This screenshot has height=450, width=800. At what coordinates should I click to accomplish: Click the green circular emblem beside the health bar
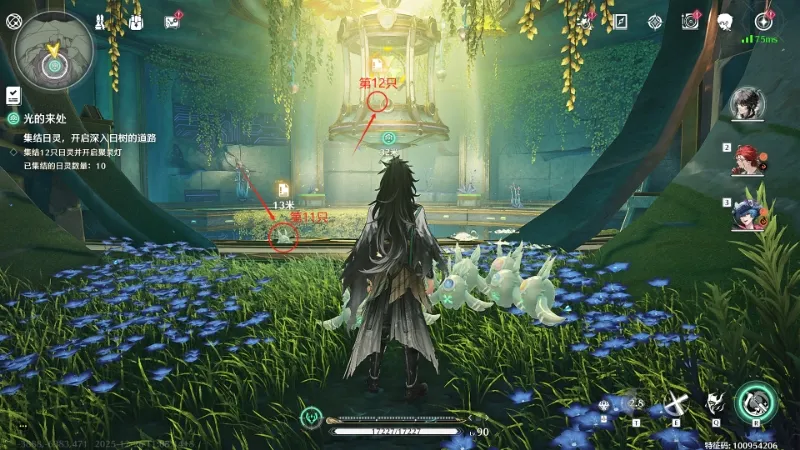coord(313,417)
